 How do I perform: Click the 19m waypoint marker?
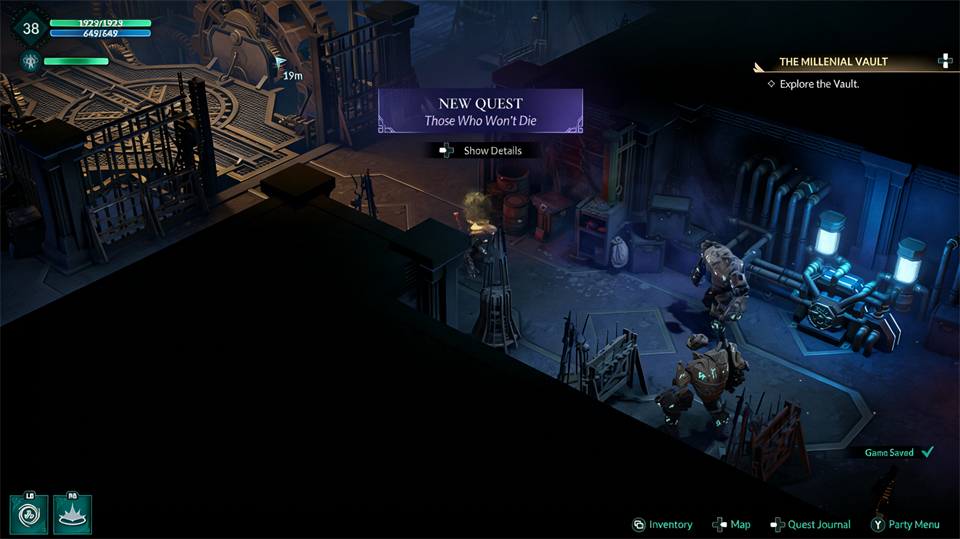click(x=283, y=62)
